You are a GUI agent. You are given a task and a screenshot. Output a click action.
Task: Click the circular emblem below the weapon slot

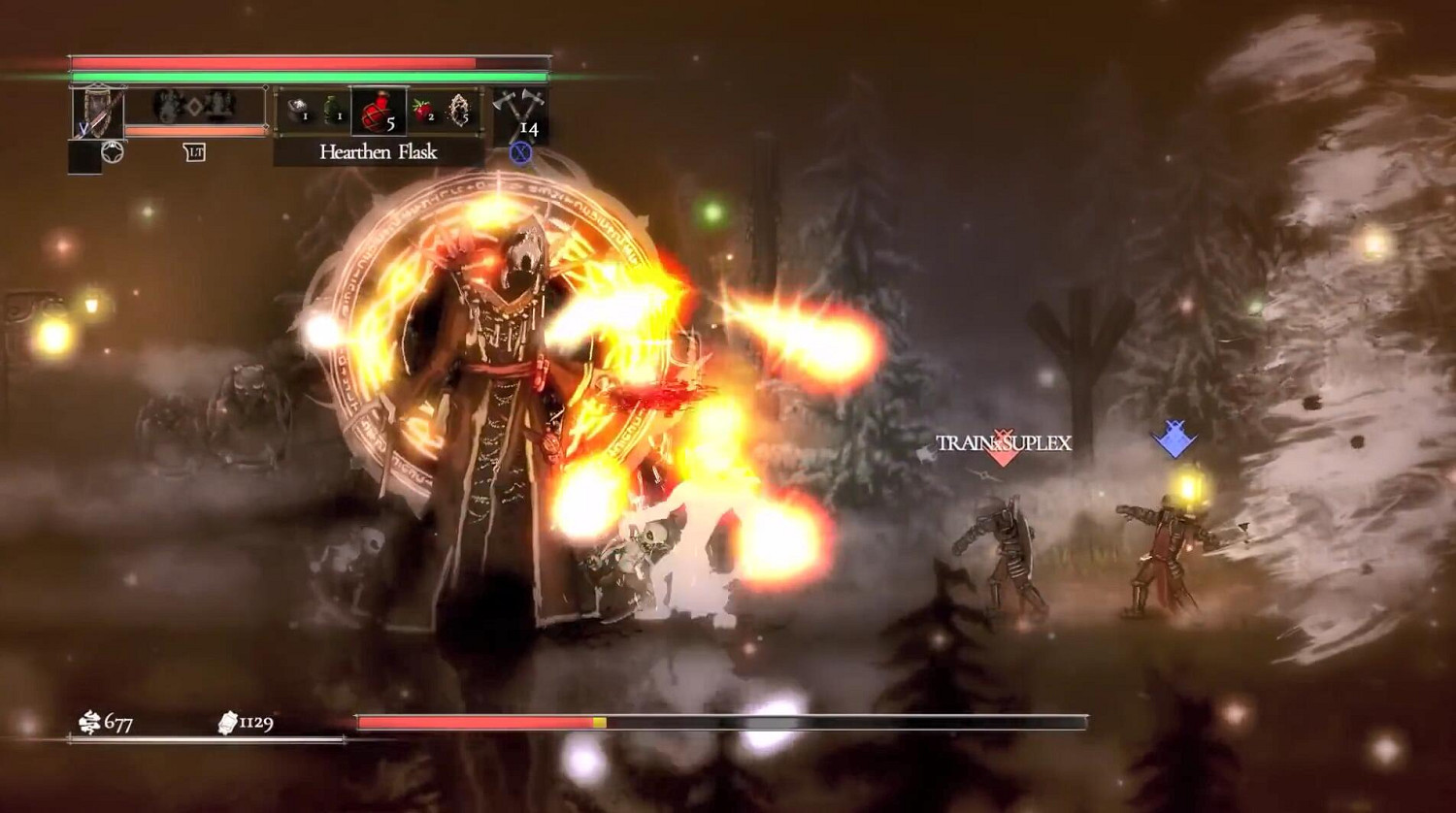(113, 151)
